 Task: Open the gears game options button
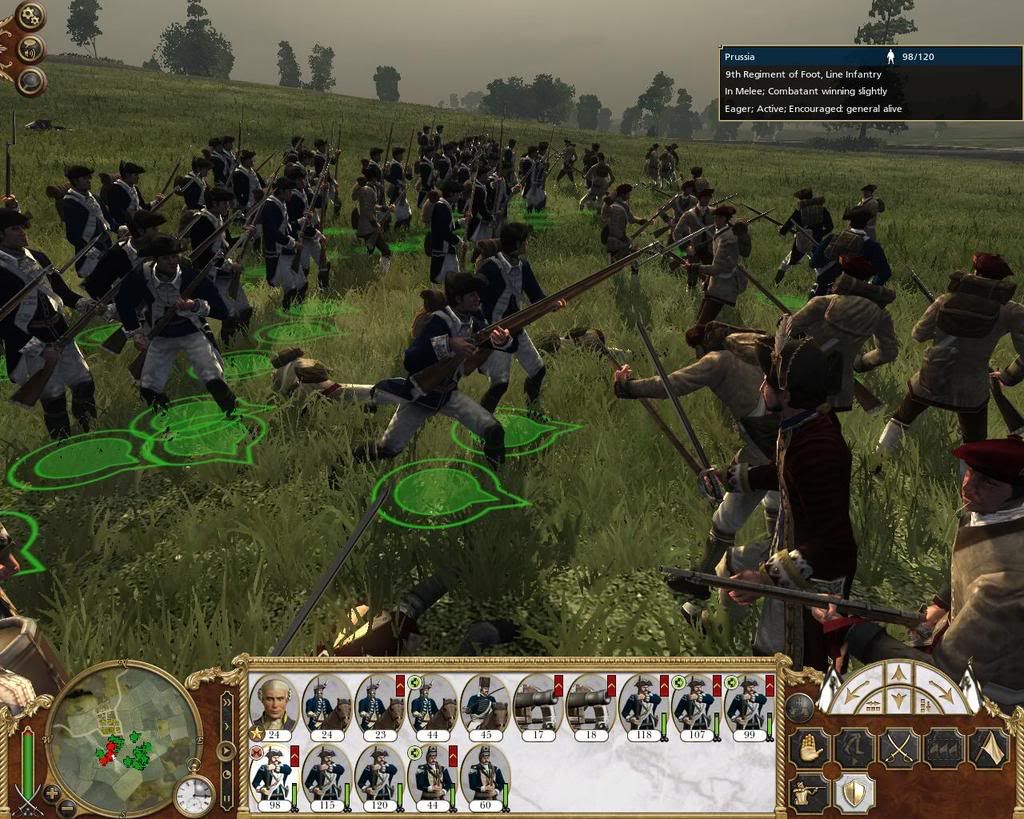30,14
